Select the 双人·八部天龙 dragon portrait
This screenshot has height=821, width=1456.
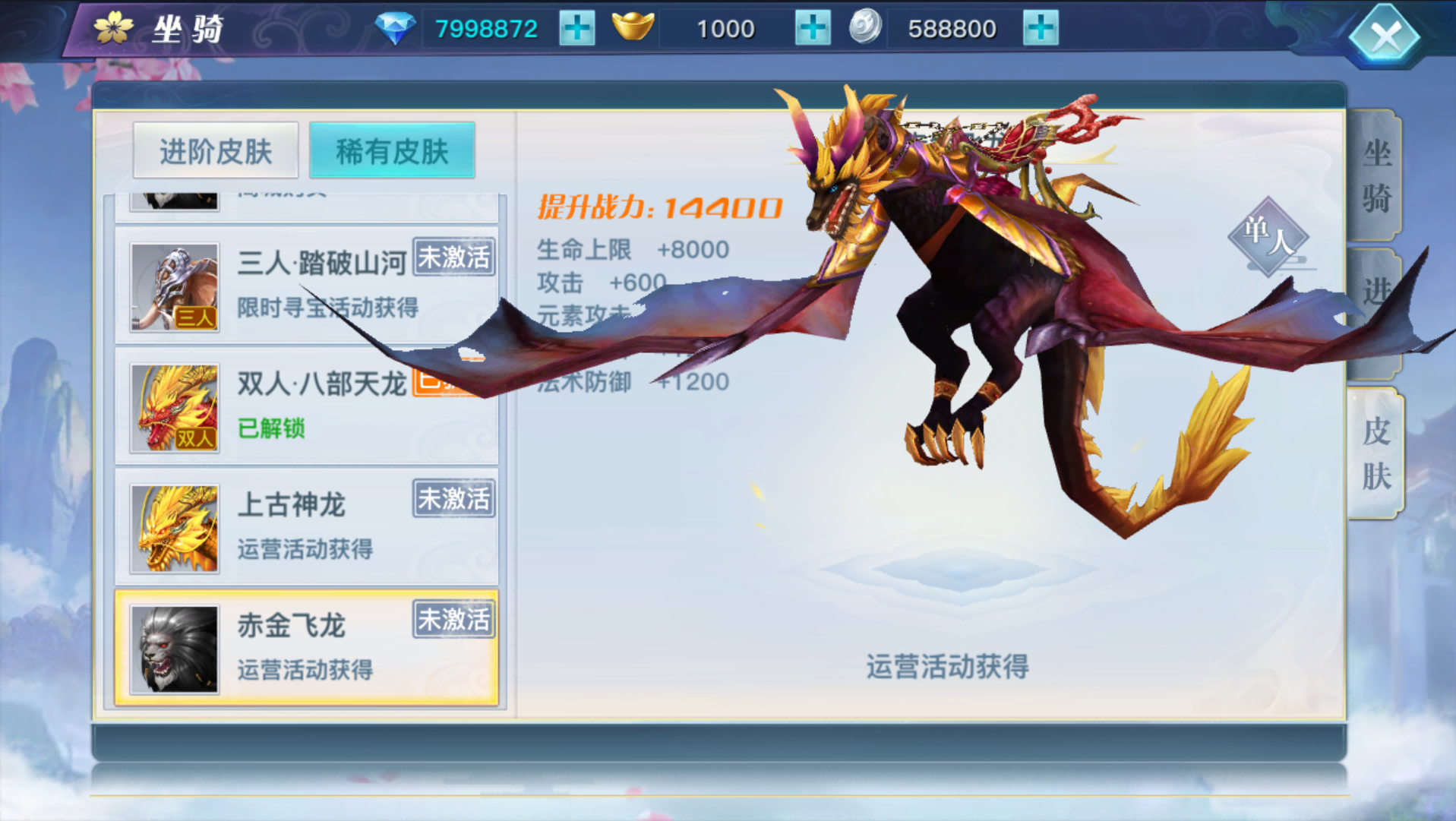[x=173, y=406]
